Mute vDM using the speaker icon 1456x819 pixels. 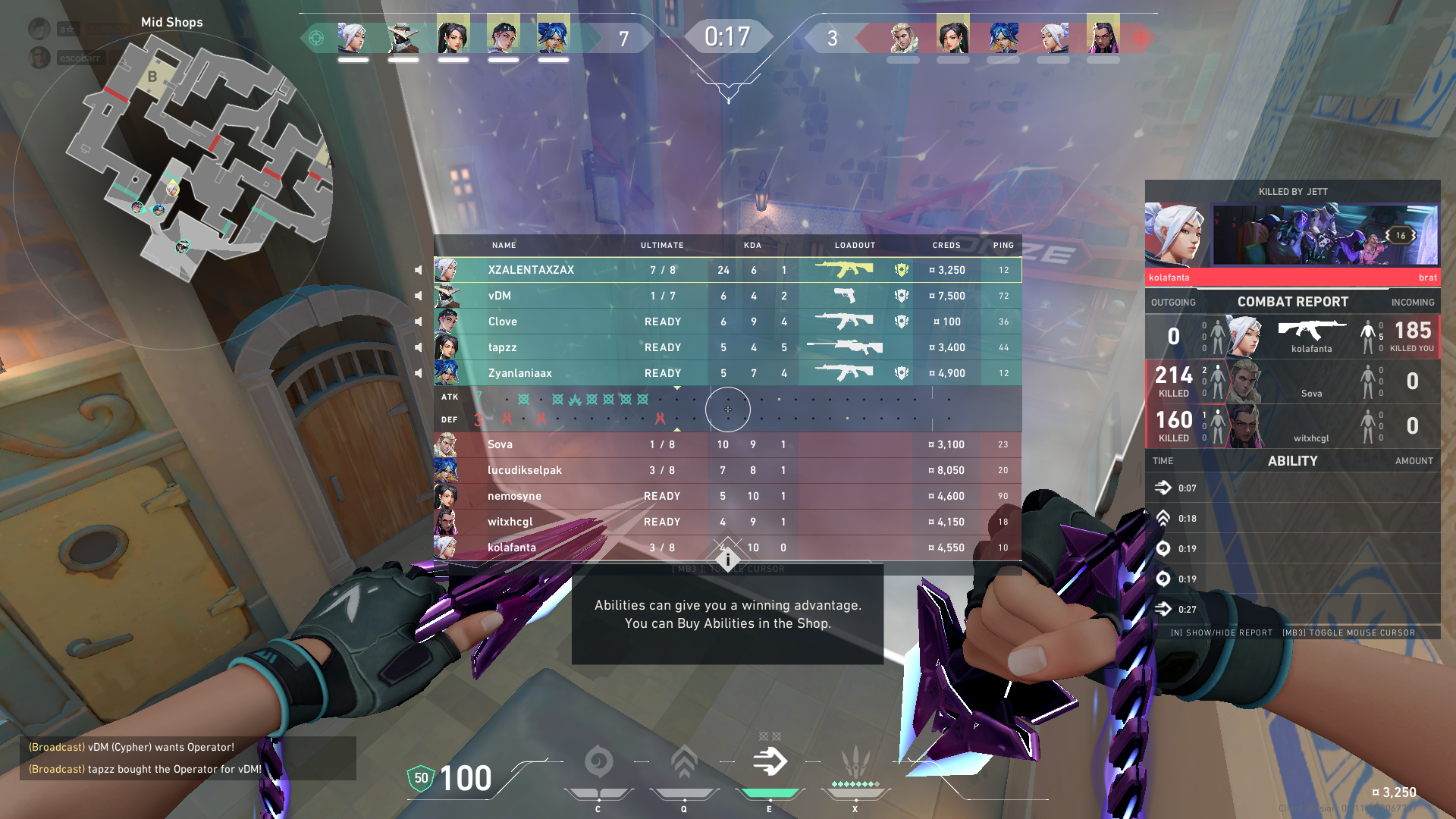click(x=419, y=296)
